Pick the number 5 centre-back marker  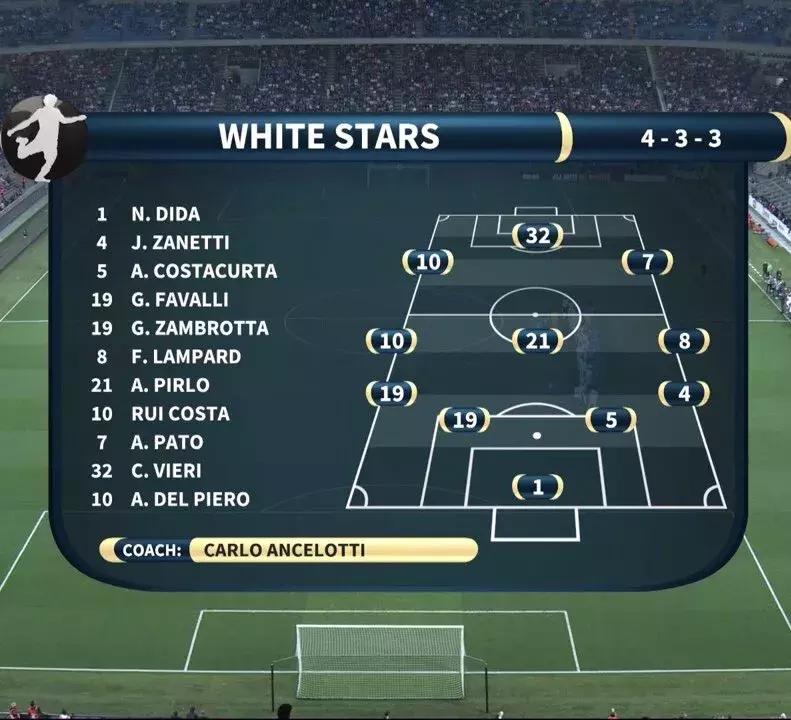click(611, 420)
